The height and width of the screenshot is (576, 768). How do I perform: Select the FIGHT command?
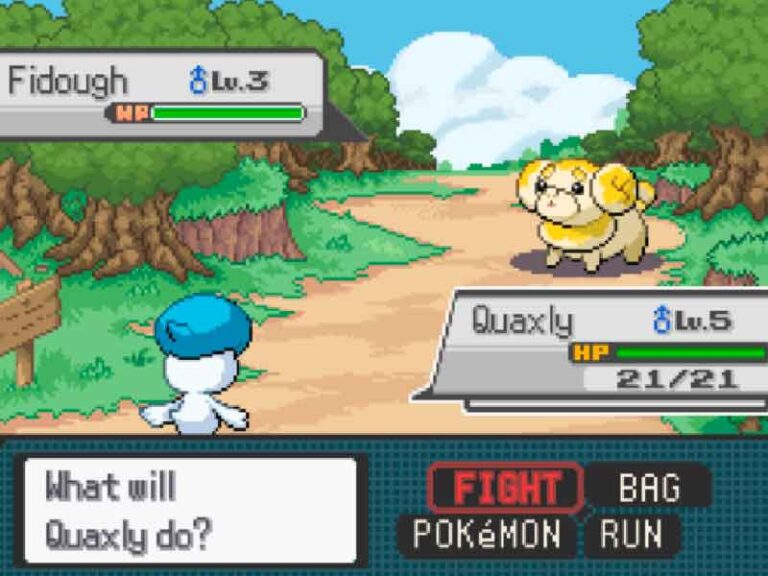[505, 488]
